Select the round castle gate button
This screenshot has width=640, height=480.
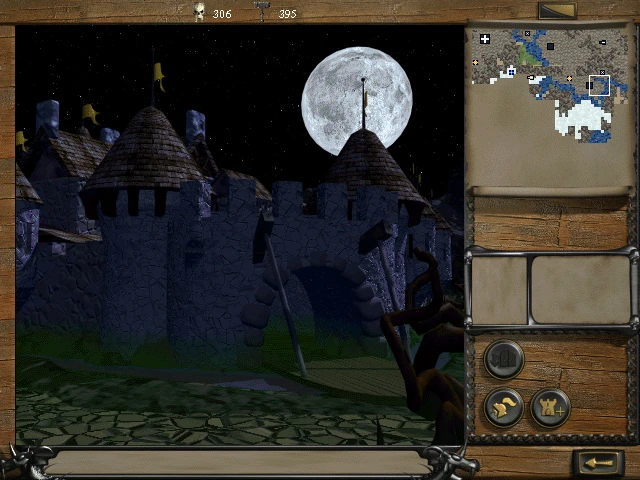tap(504, 360)
